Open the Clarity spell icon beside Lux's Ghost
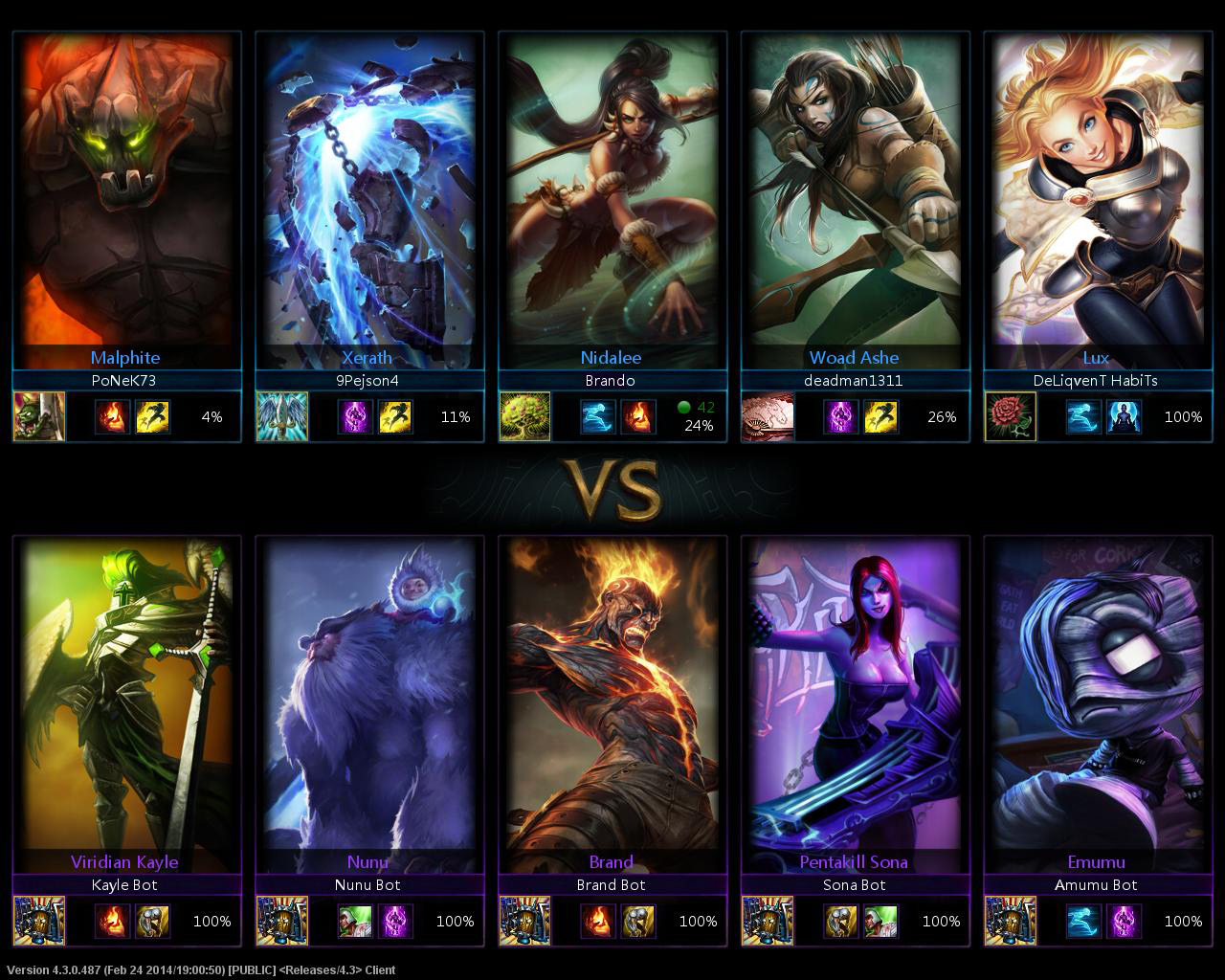1225x980 pixels. click(1125, 416)
